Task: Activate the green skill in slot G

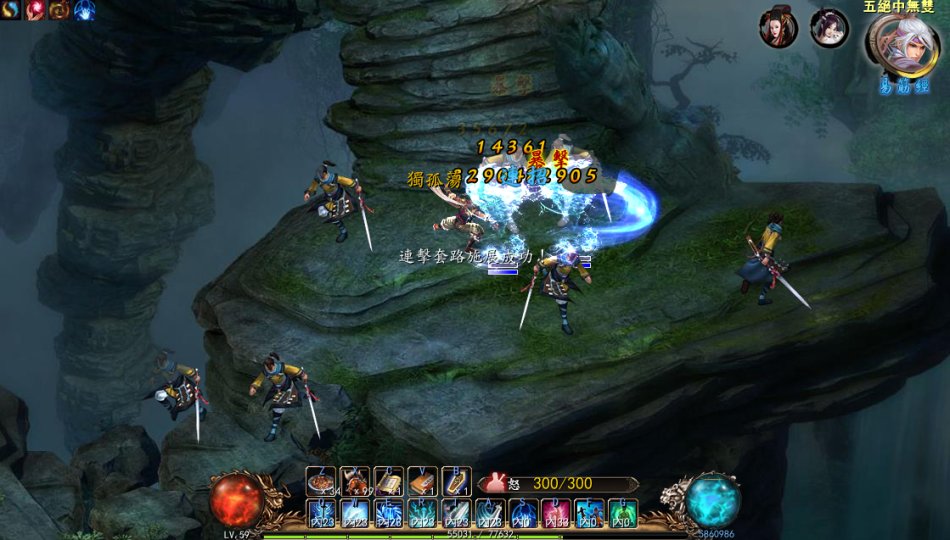Action: point(624,515)
